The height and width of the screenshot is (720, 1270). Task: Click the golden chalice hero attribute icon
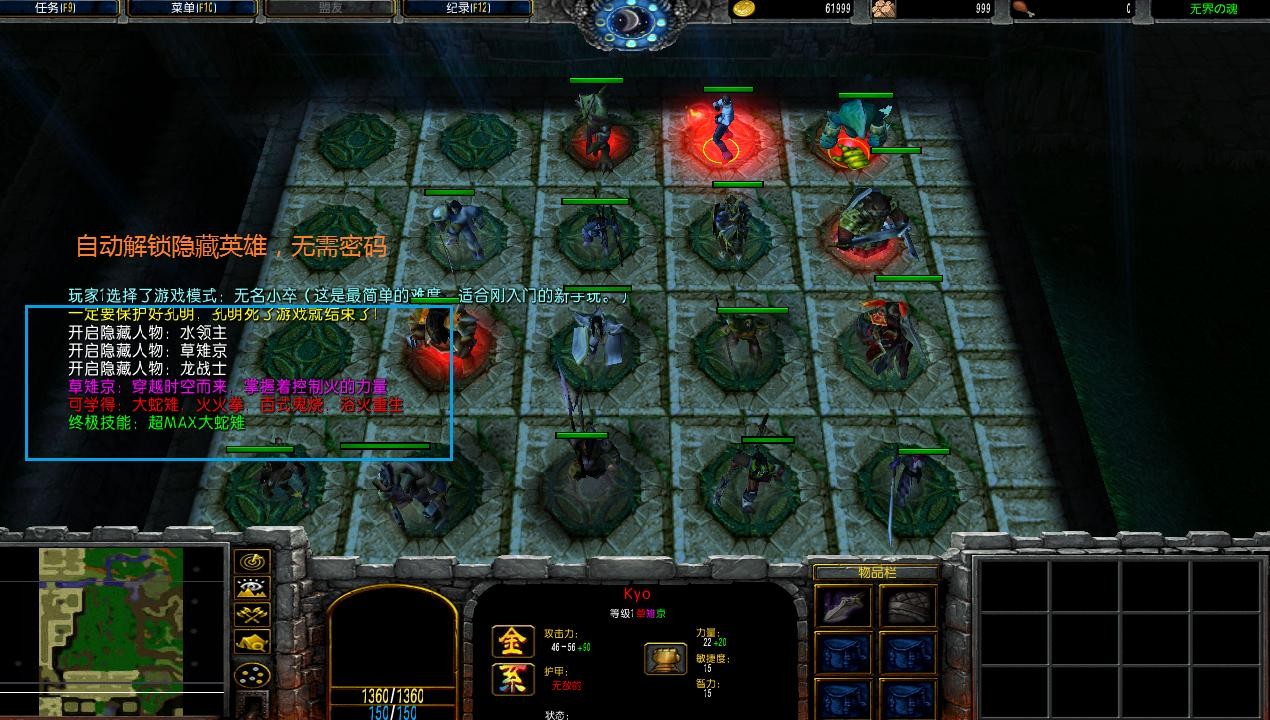[x=662, y=657]
